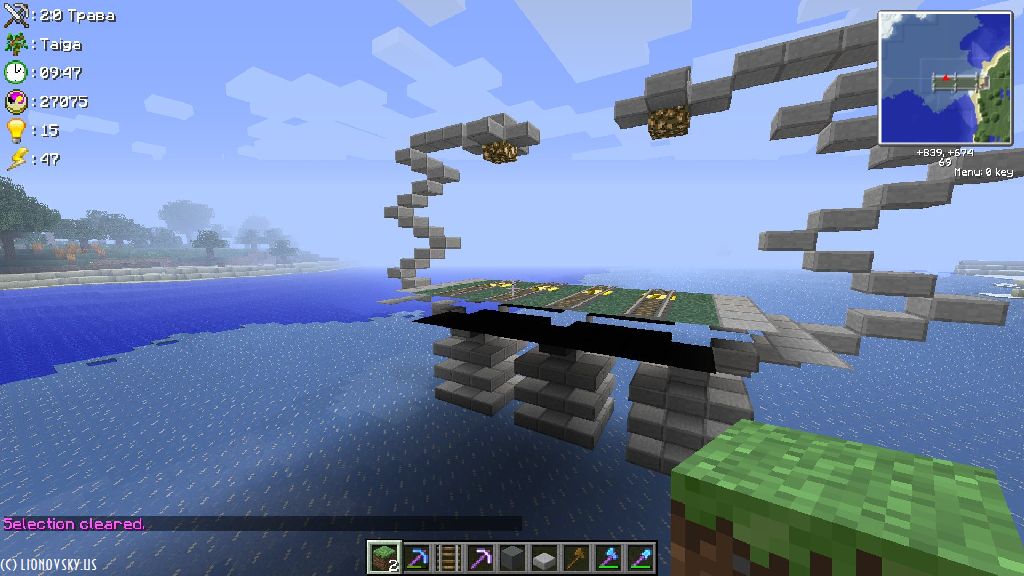The height and width of the screenshot is (576, 1024).
Task: Pick the dark stone block slot
Action: 512,557
